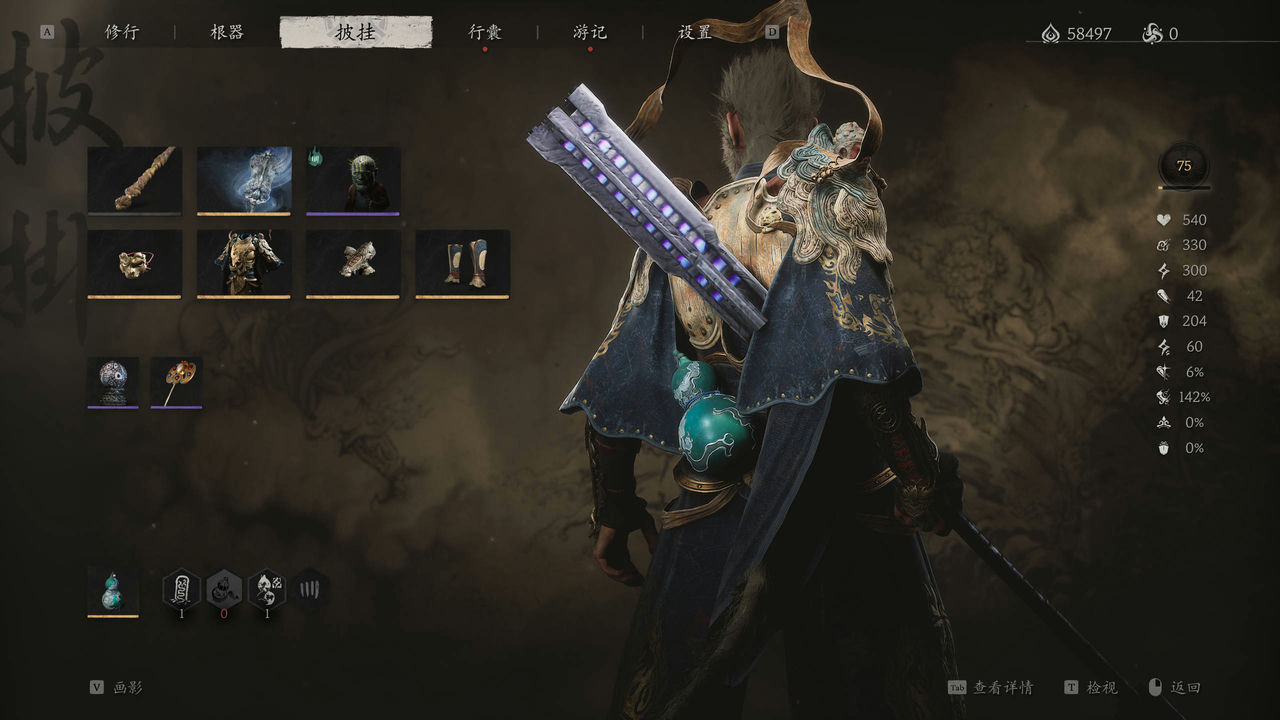Select the 披挂 equipment tab
Viewport: 1280px width, 720px height.
[356, 32]
